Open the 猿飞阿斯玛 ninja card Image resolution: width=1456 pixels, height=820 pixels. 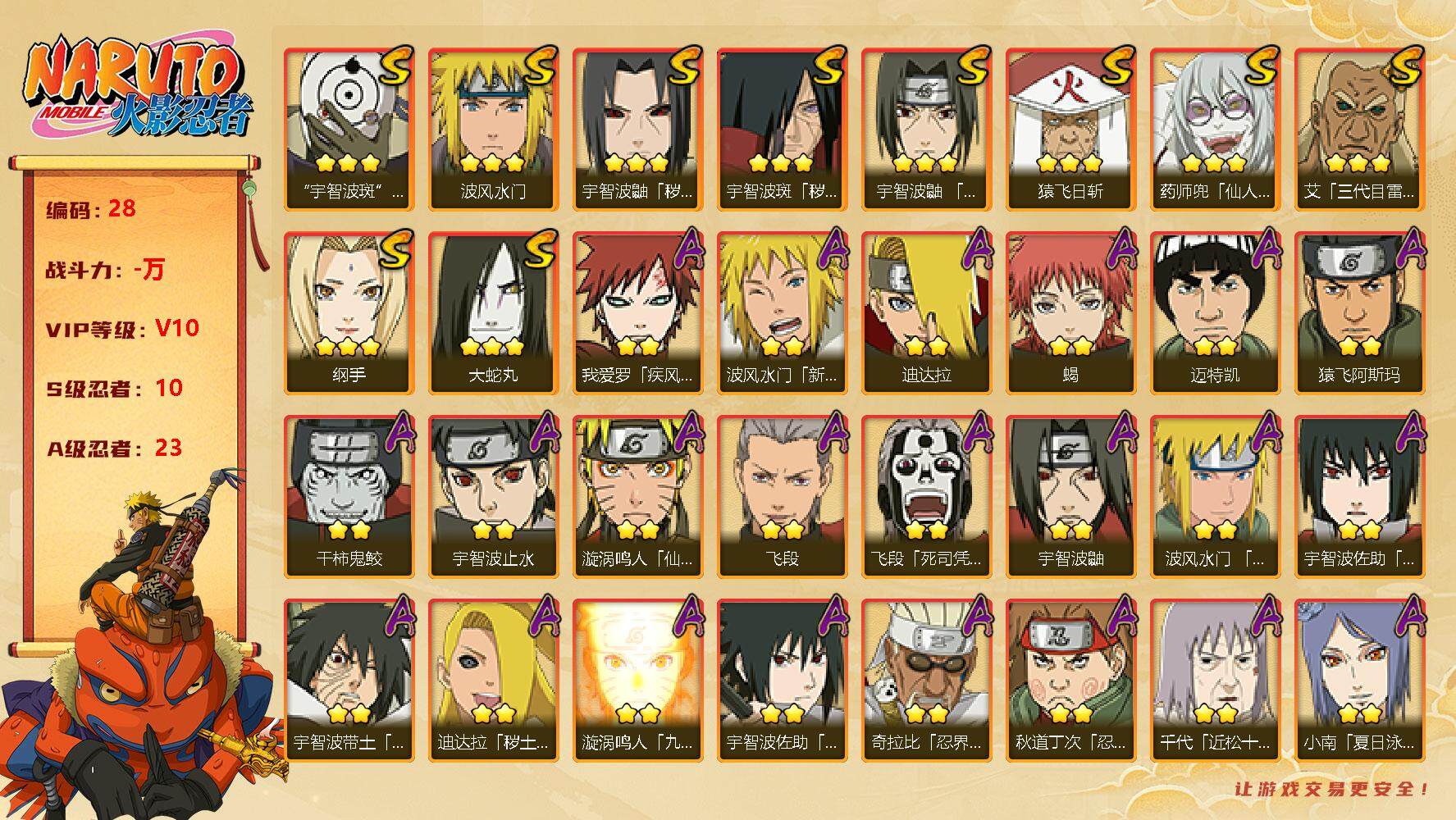(1359, 312)
